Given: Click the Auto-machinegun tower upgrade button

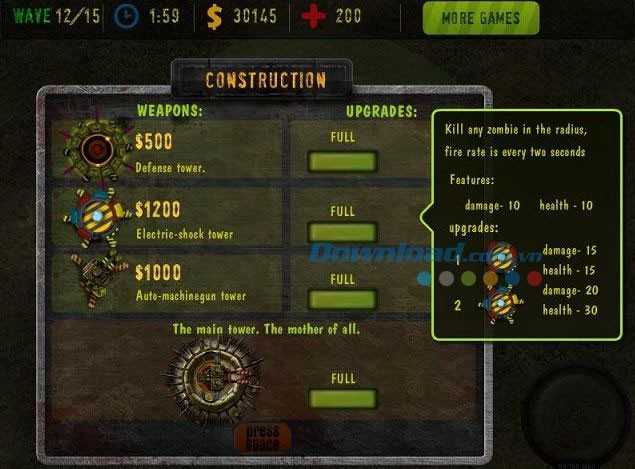Looking at the screenshot, I should tap(342, 298).
